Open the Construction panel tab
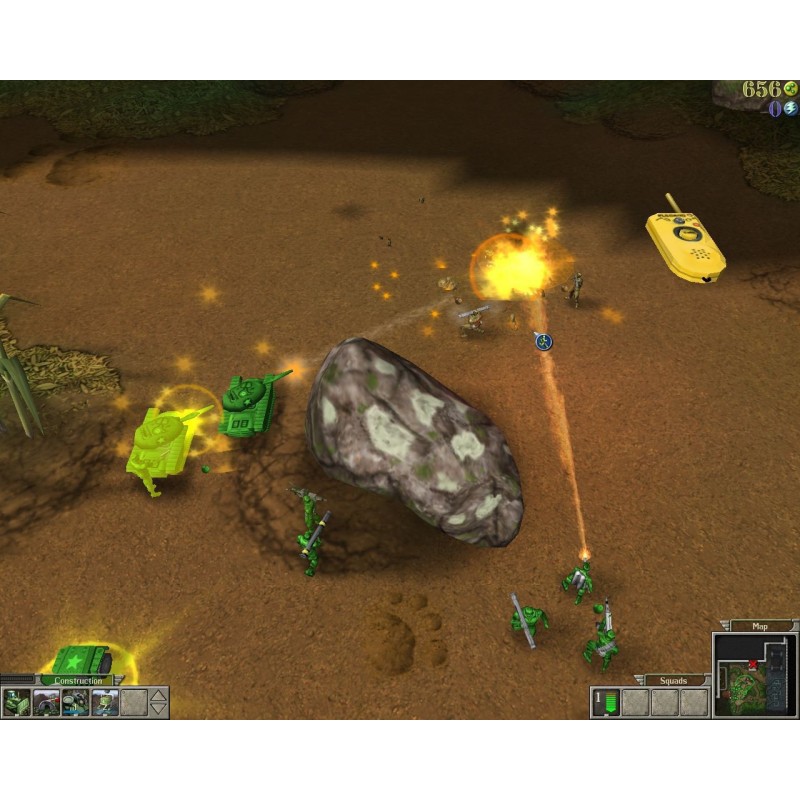Viewport: 800px width, 800px height. (x=78, y=681)
